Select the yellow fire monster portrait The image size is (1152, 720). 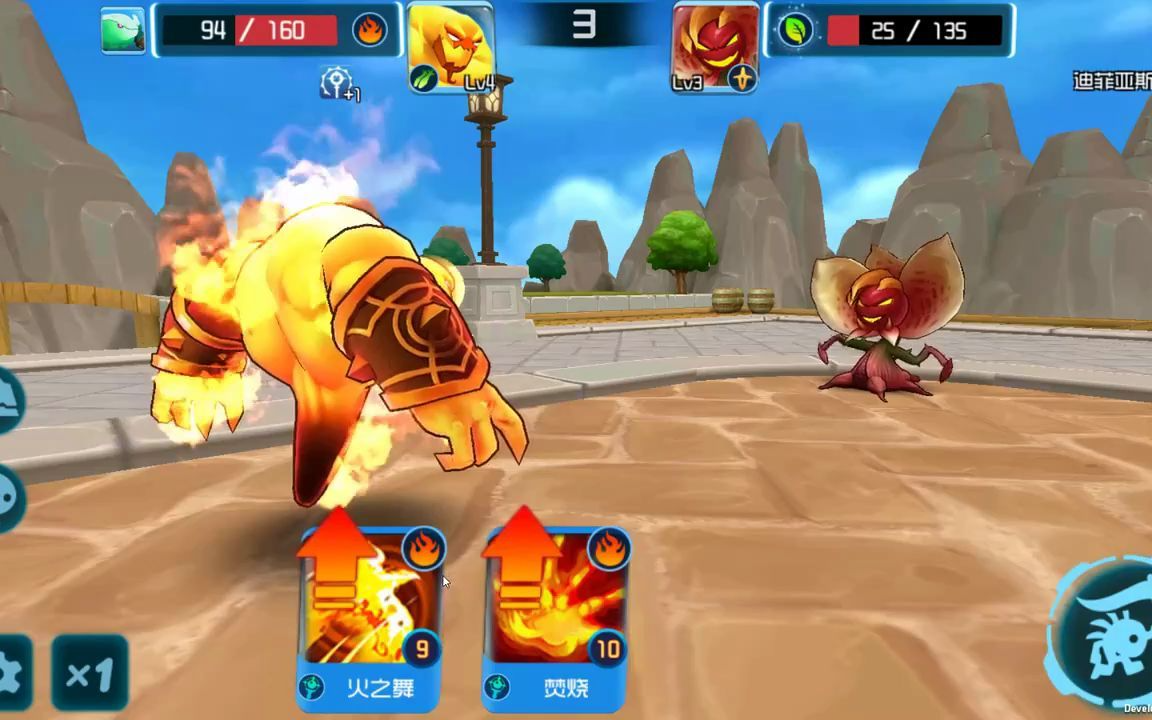pos(451,46)
